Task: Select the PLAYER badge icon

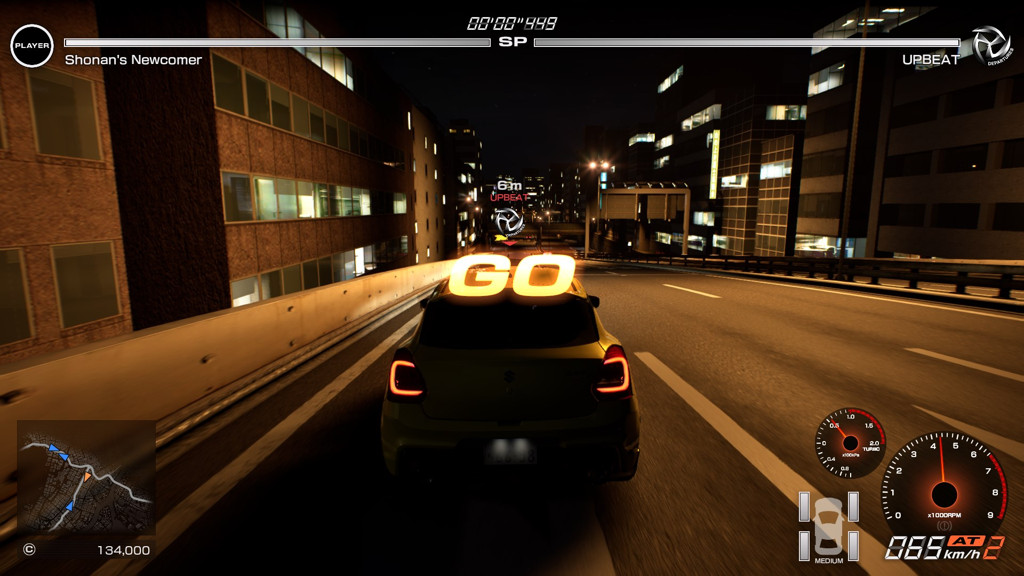Action: (x=32, y=46)
